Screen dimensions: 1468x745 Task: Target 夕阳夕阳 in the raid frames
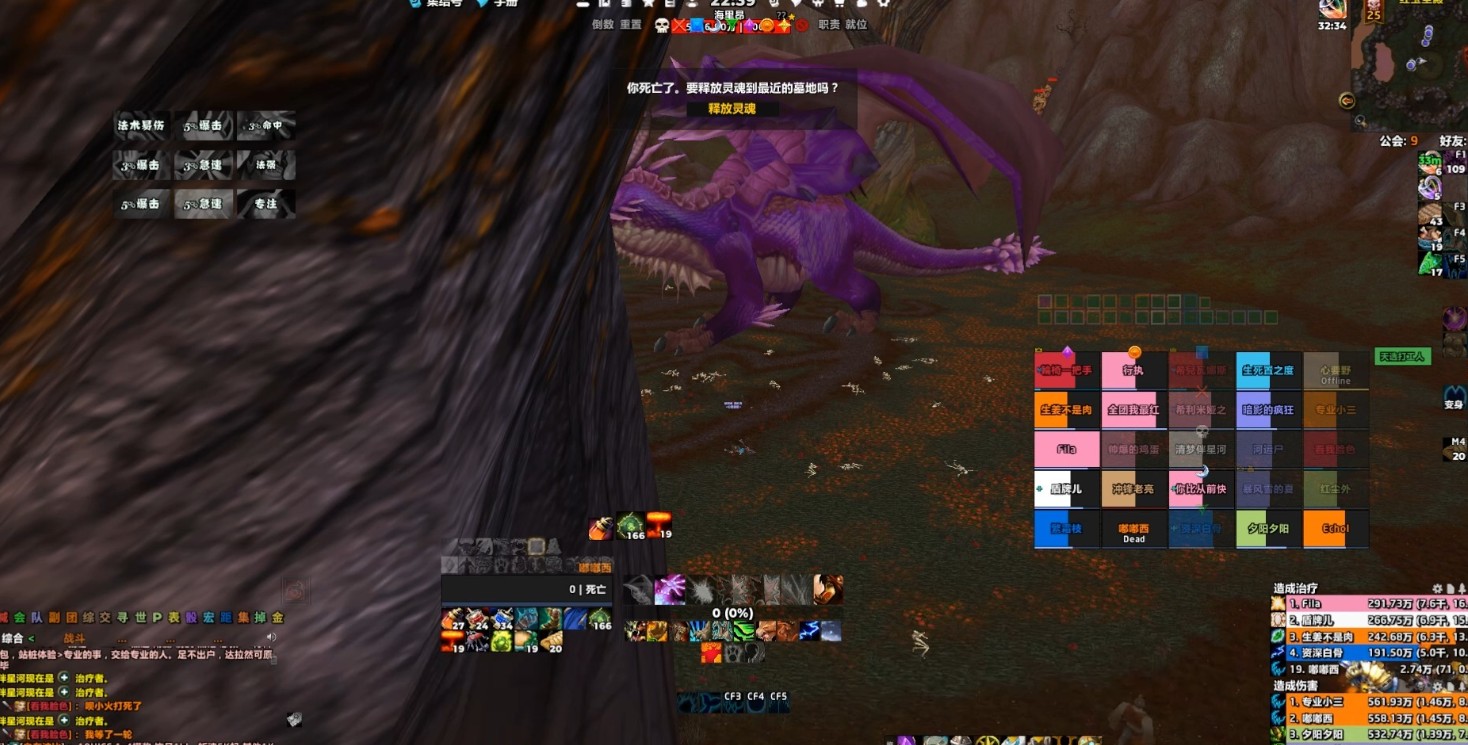tap(1268, 529)
